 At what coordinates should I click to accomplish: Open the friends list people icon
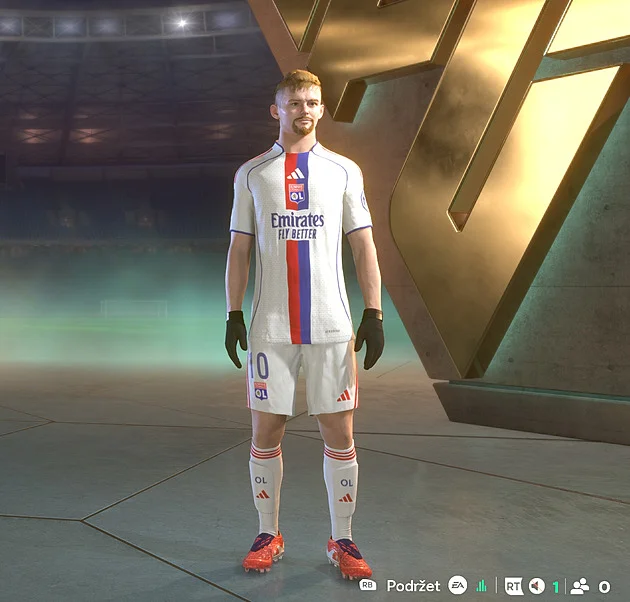pyautogui.click(x=579, y=586)
